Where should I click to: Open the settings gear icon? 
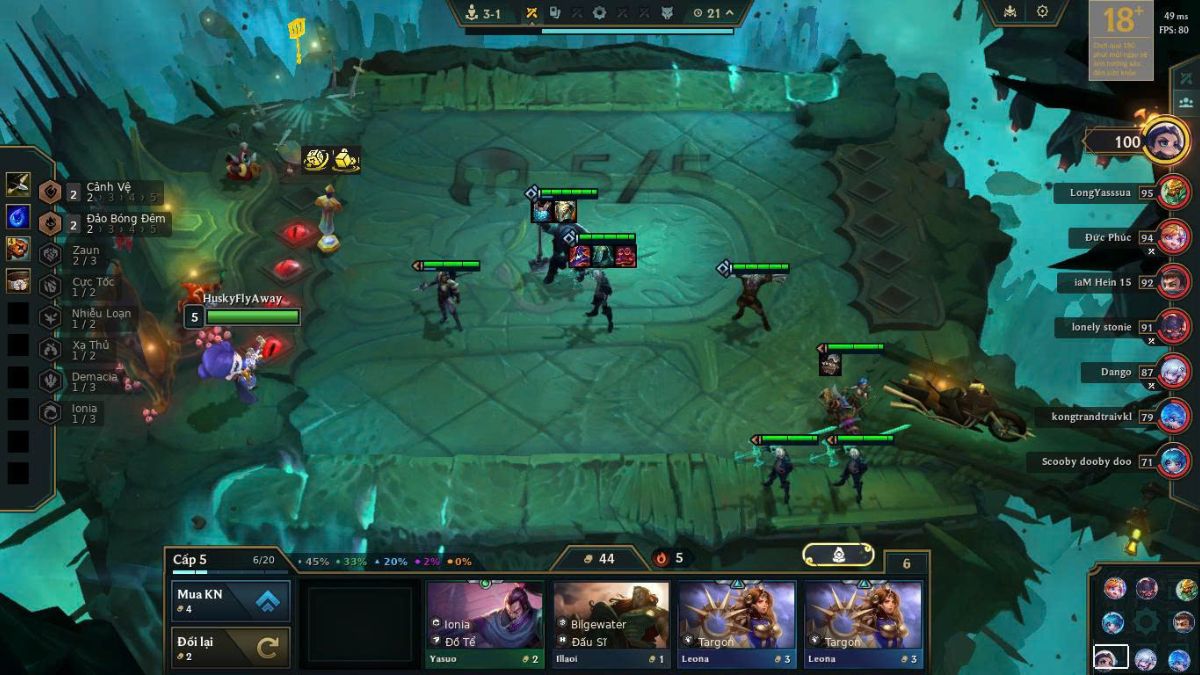[1042, 12]
